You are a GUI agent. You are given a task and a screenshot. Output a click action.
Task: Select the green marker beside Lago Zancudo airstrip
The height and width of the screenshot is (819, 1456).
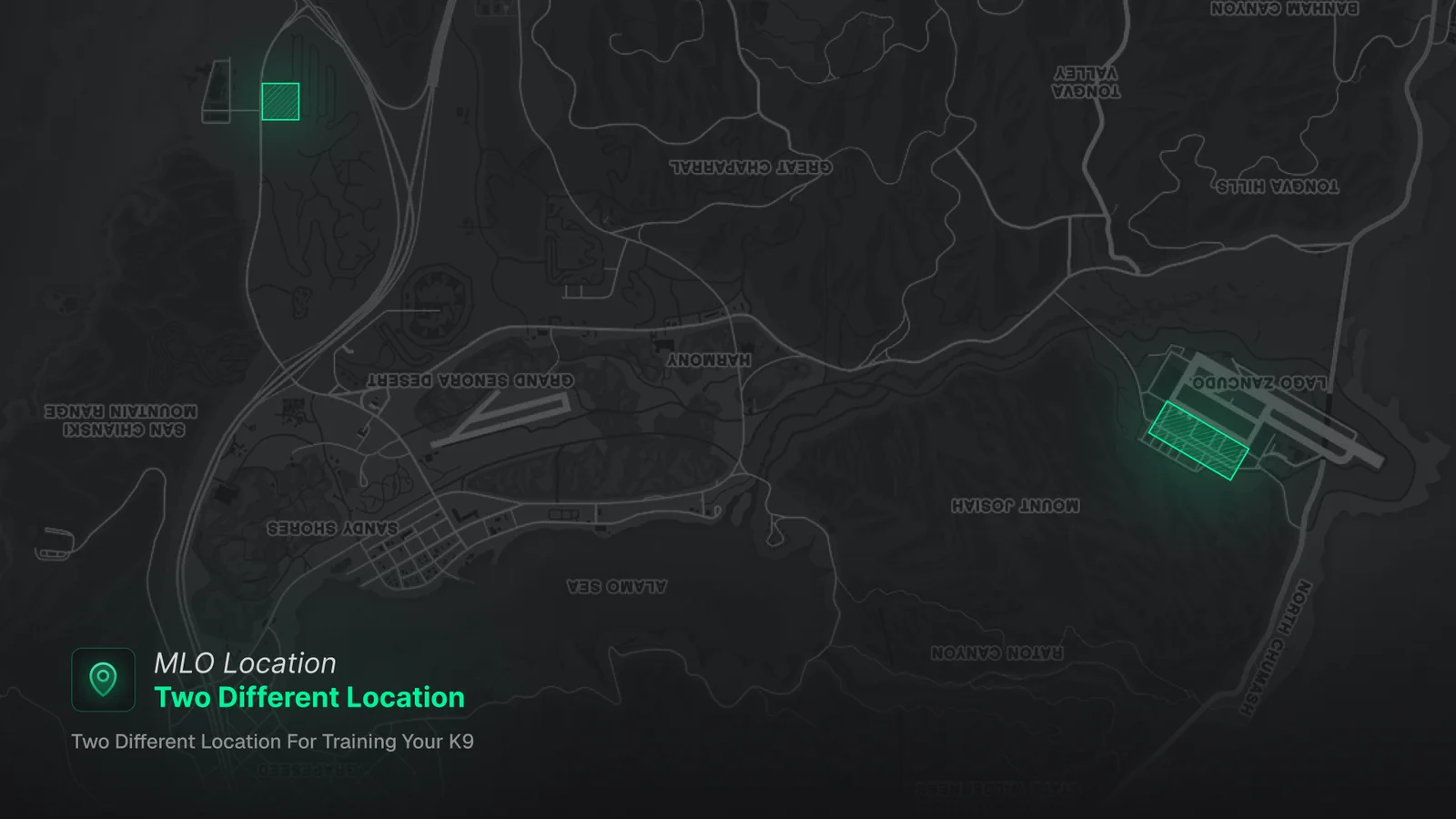(1198, 440)
